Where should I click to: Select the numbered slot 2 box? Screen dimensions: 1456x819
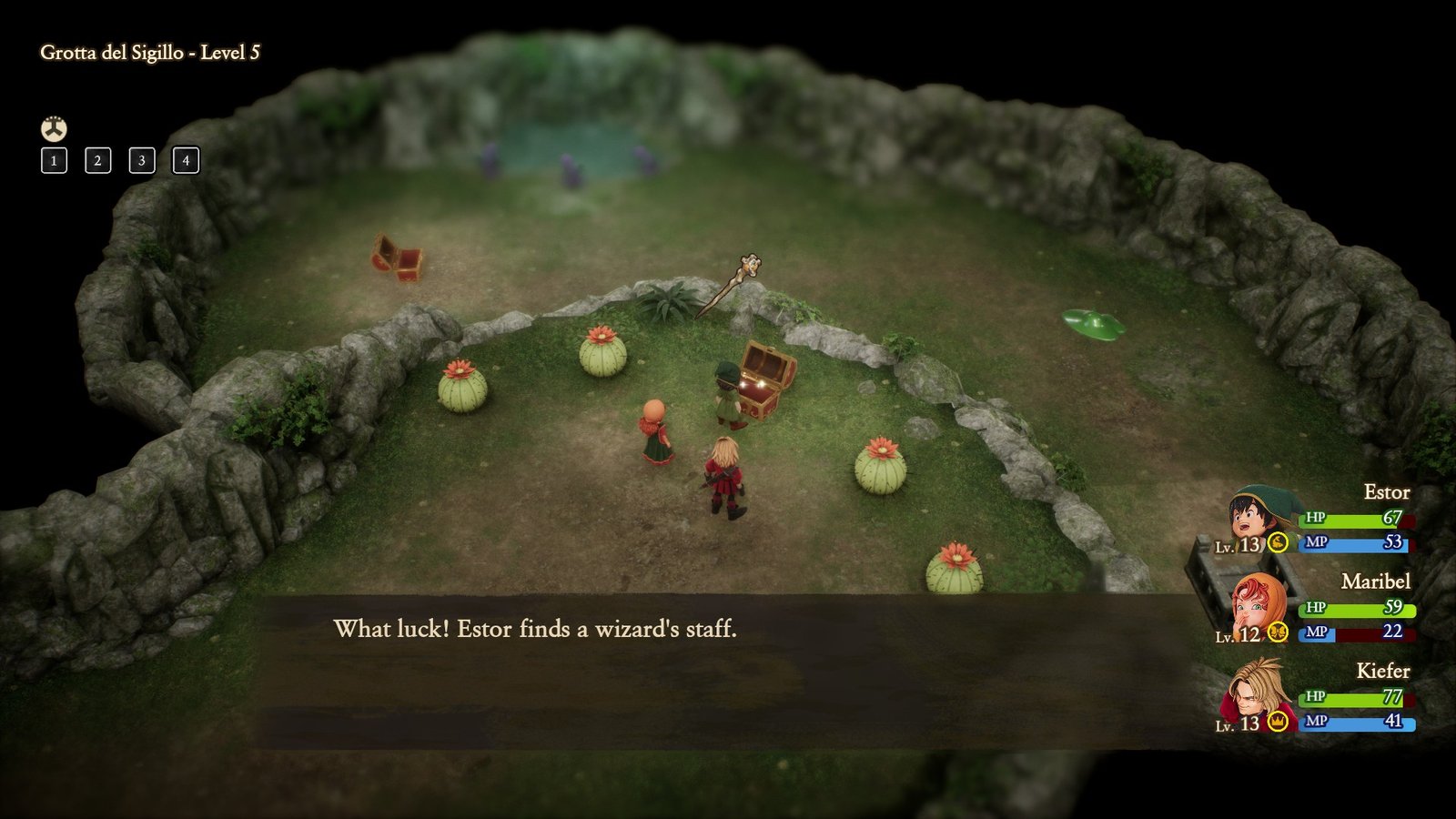[97, 161]
